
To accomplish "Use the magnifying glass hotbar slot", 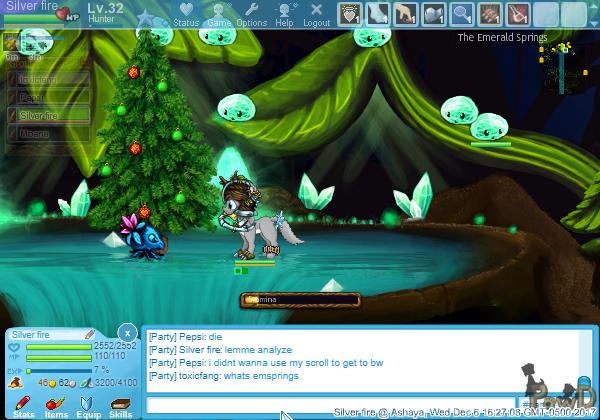I will coord(462,14).
